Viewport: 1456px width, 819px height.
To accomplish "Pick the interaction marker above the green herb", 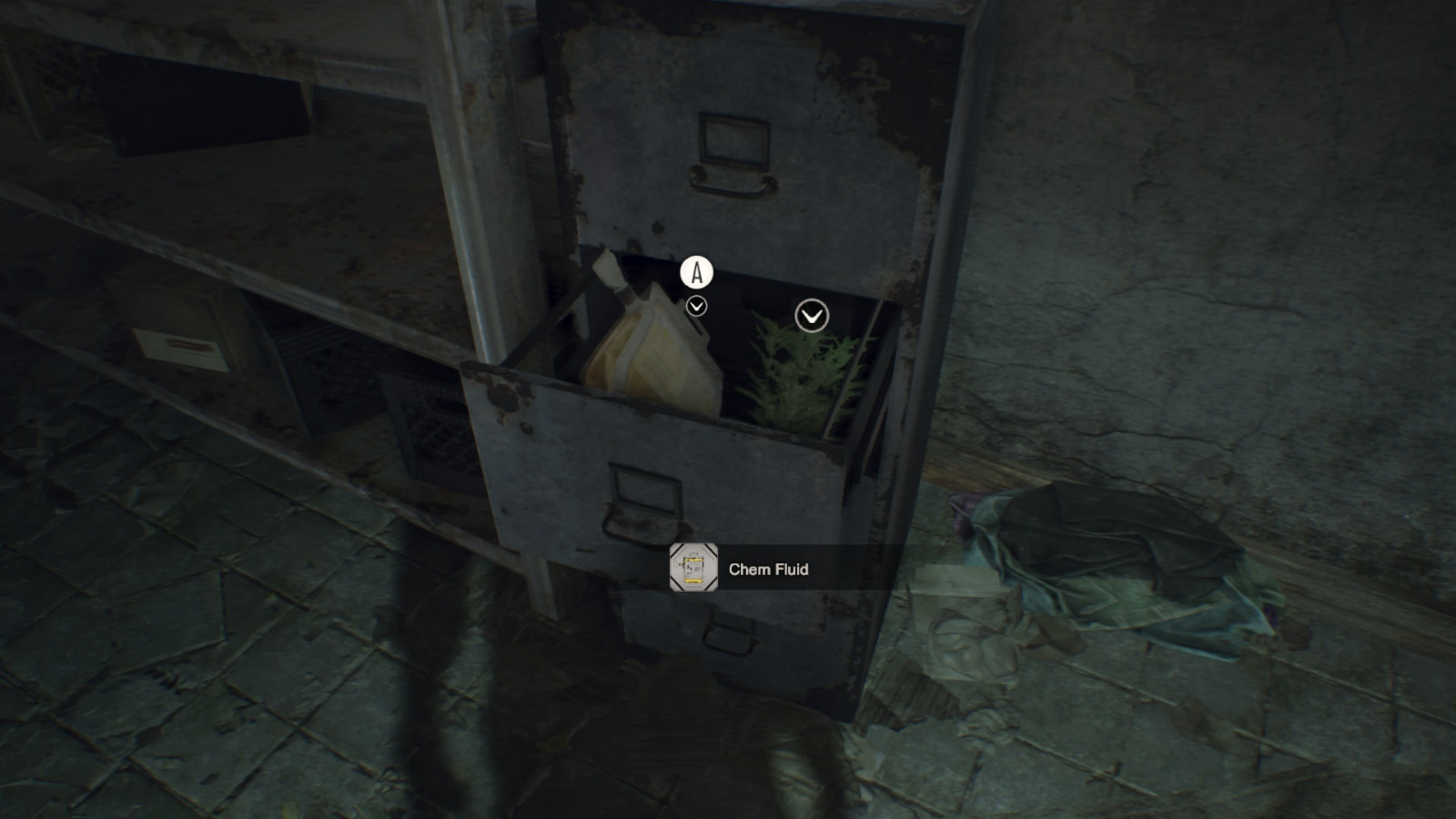I will coord(812,316).
